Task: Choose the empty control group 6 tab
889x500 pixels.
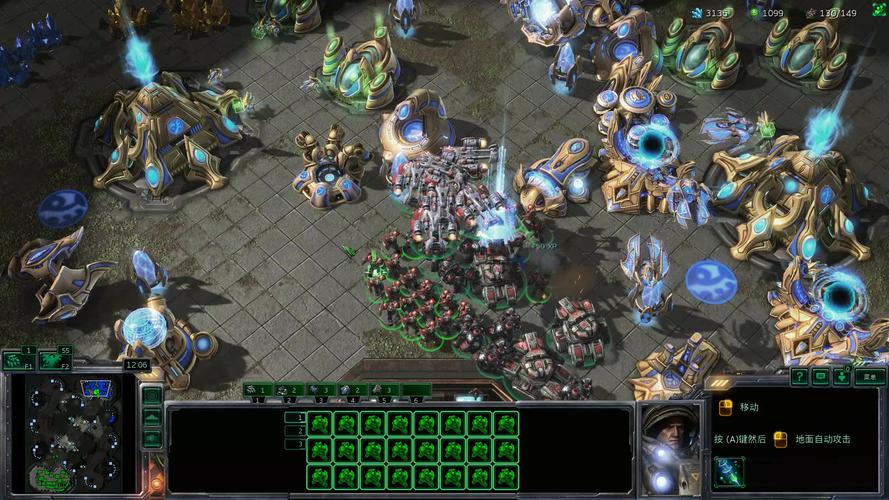Action: tap(416, 390)
